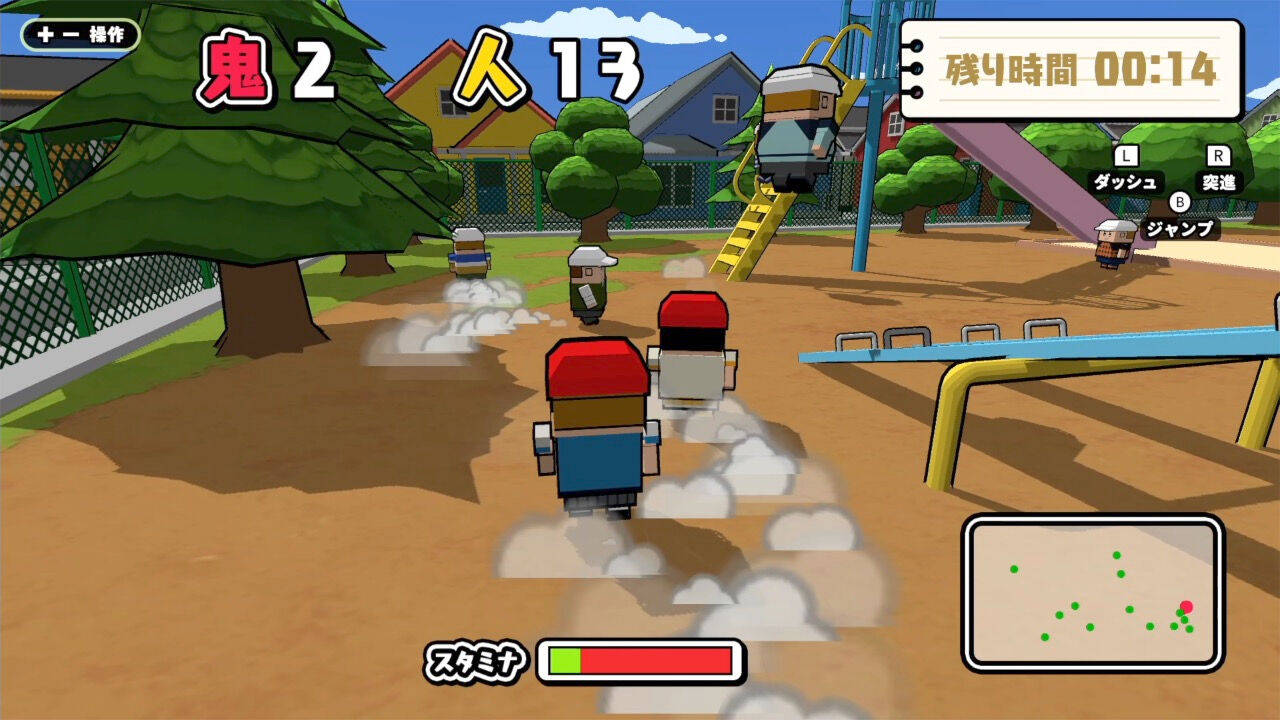Select the character climbing the yellow ladder
The width and height of the screenshot is (1280, 720).
tap(795, 120)
